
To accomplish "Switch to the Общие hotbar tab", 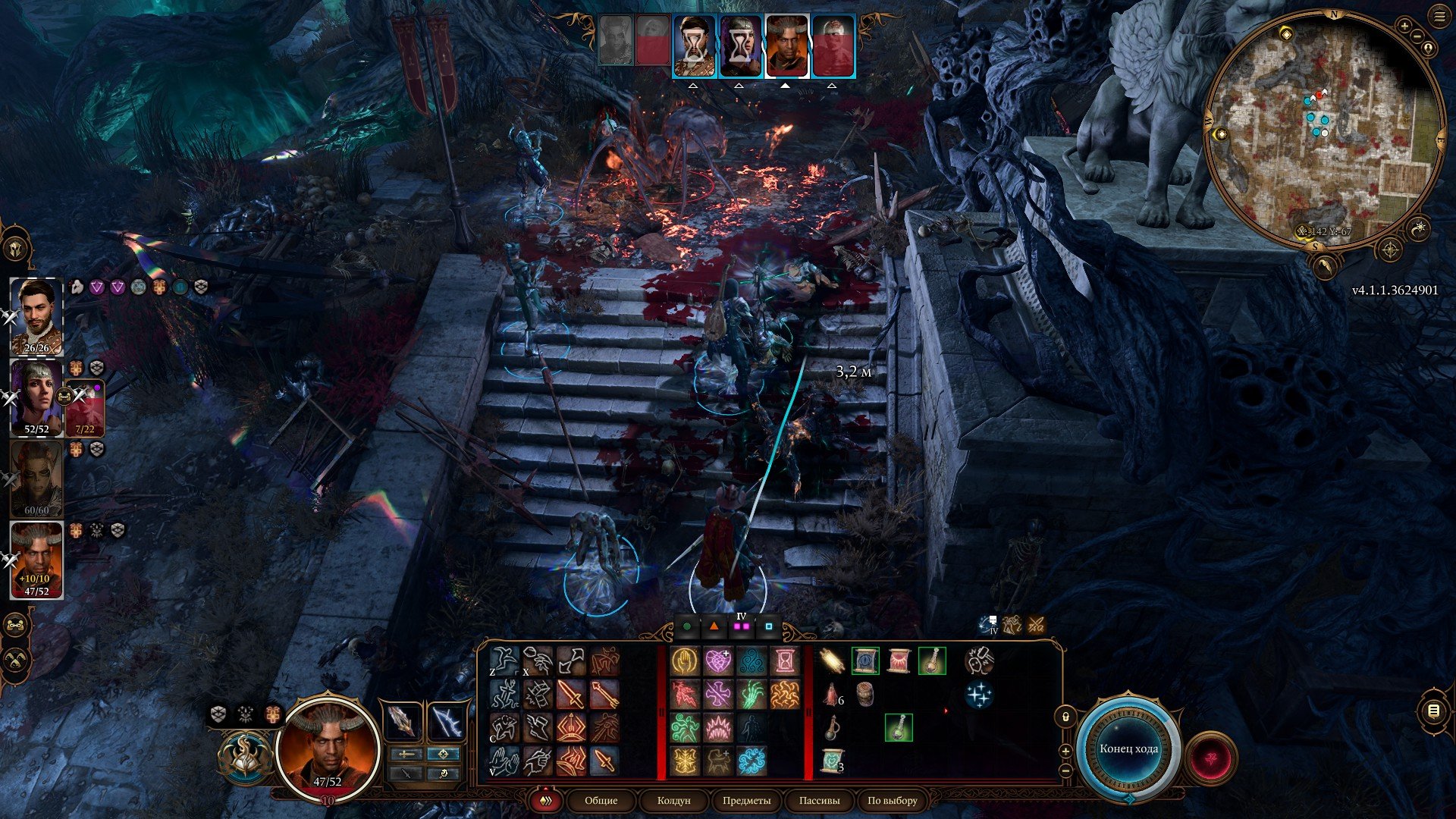I will (601, 800).
